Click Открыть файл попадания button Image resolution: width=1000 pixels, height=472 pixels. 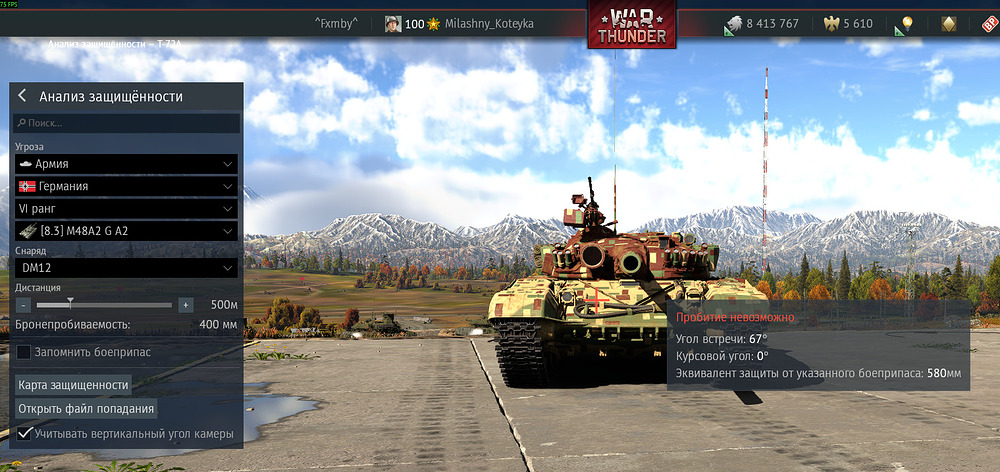[x=86, y=409]
